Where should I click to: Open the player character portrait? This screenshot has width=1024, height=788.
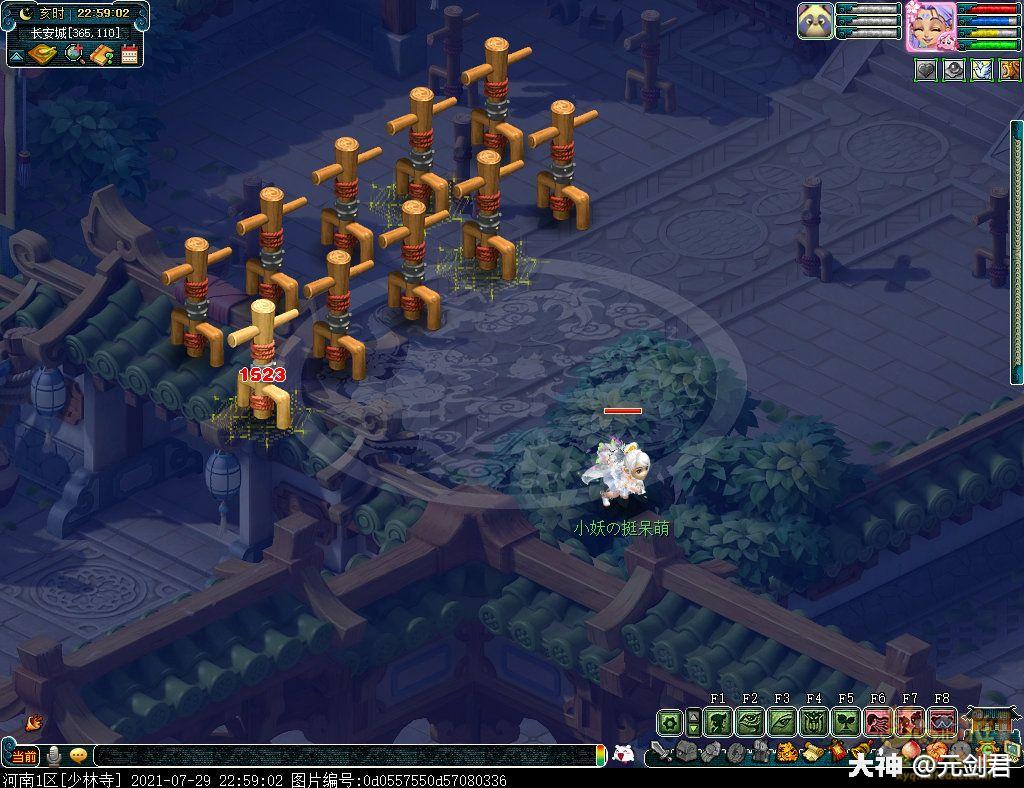(x=930, y=26)
